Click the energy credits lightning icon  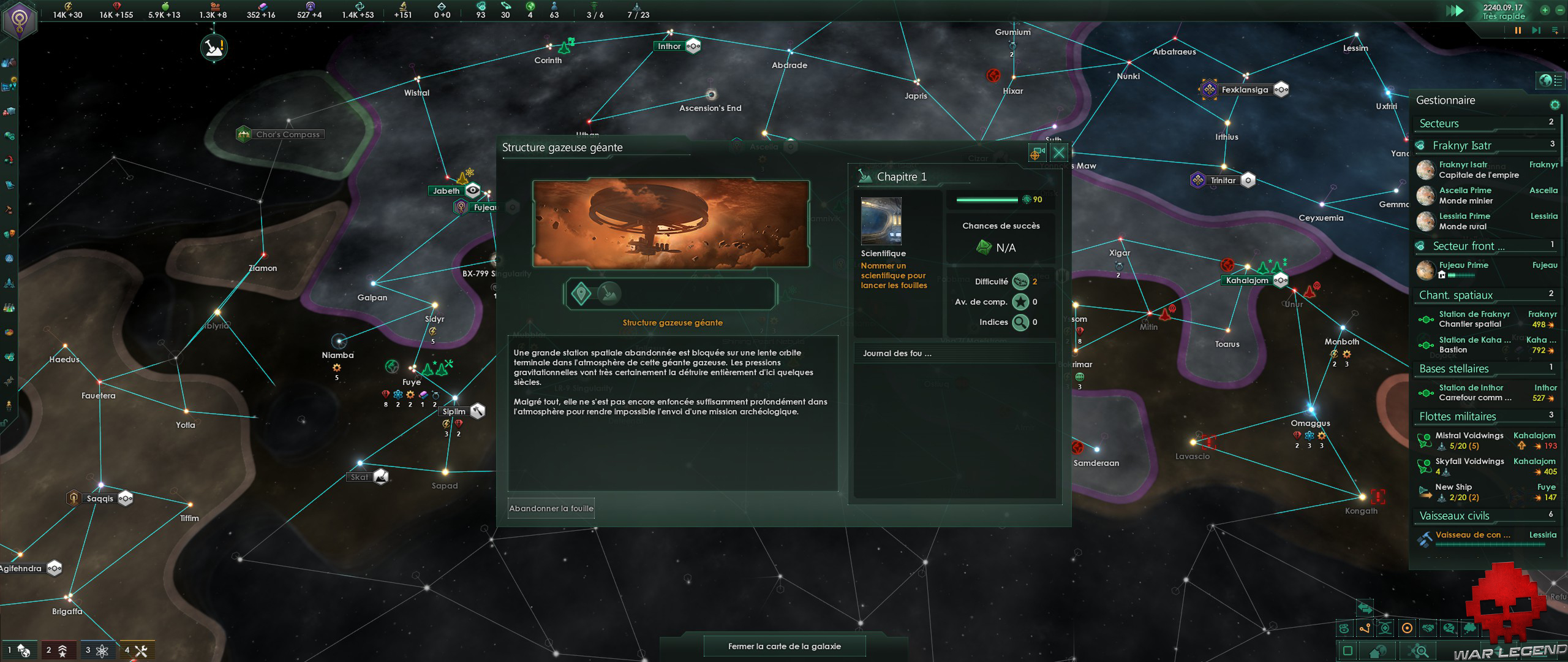[x=67, y=7]
